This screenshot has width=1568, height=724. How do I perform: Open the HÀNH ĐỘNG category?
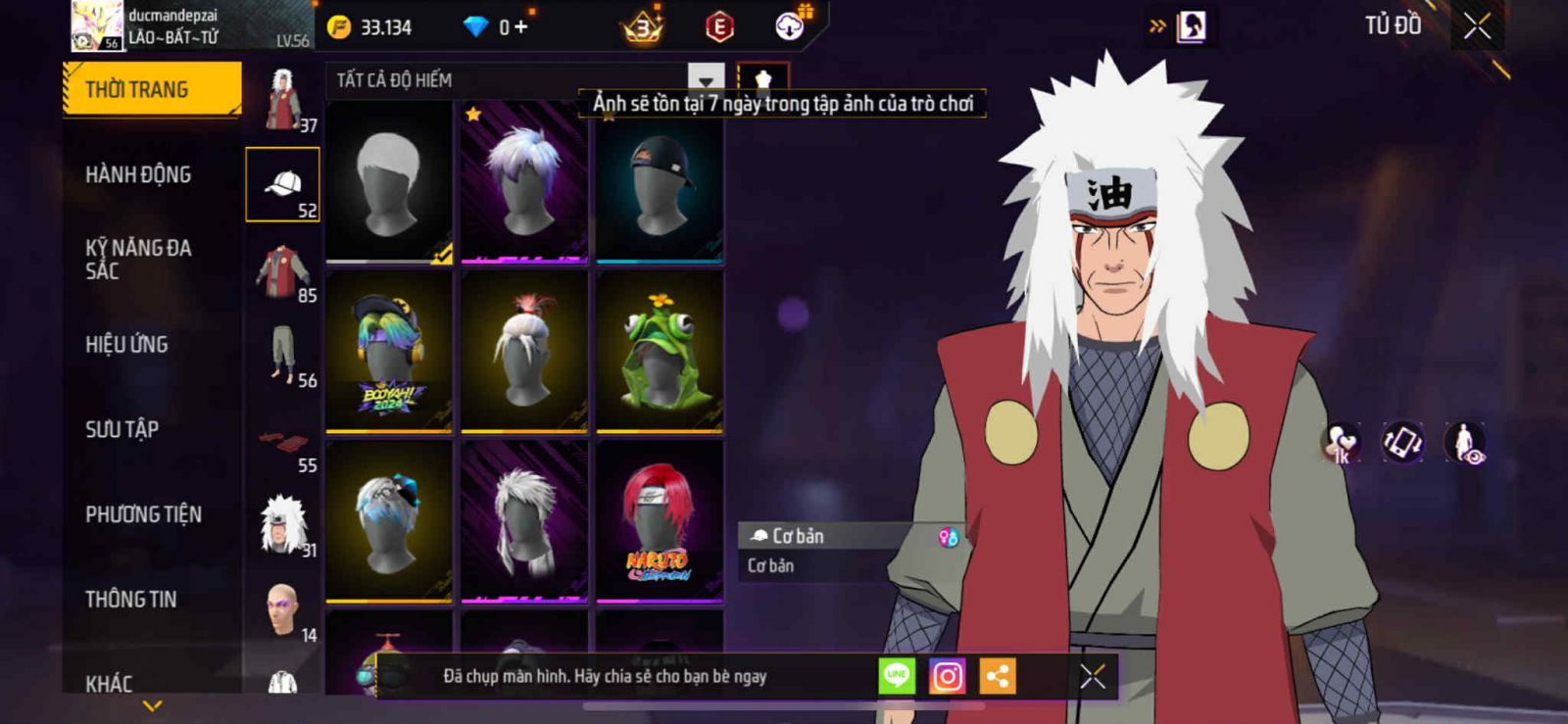coord(138,175)
